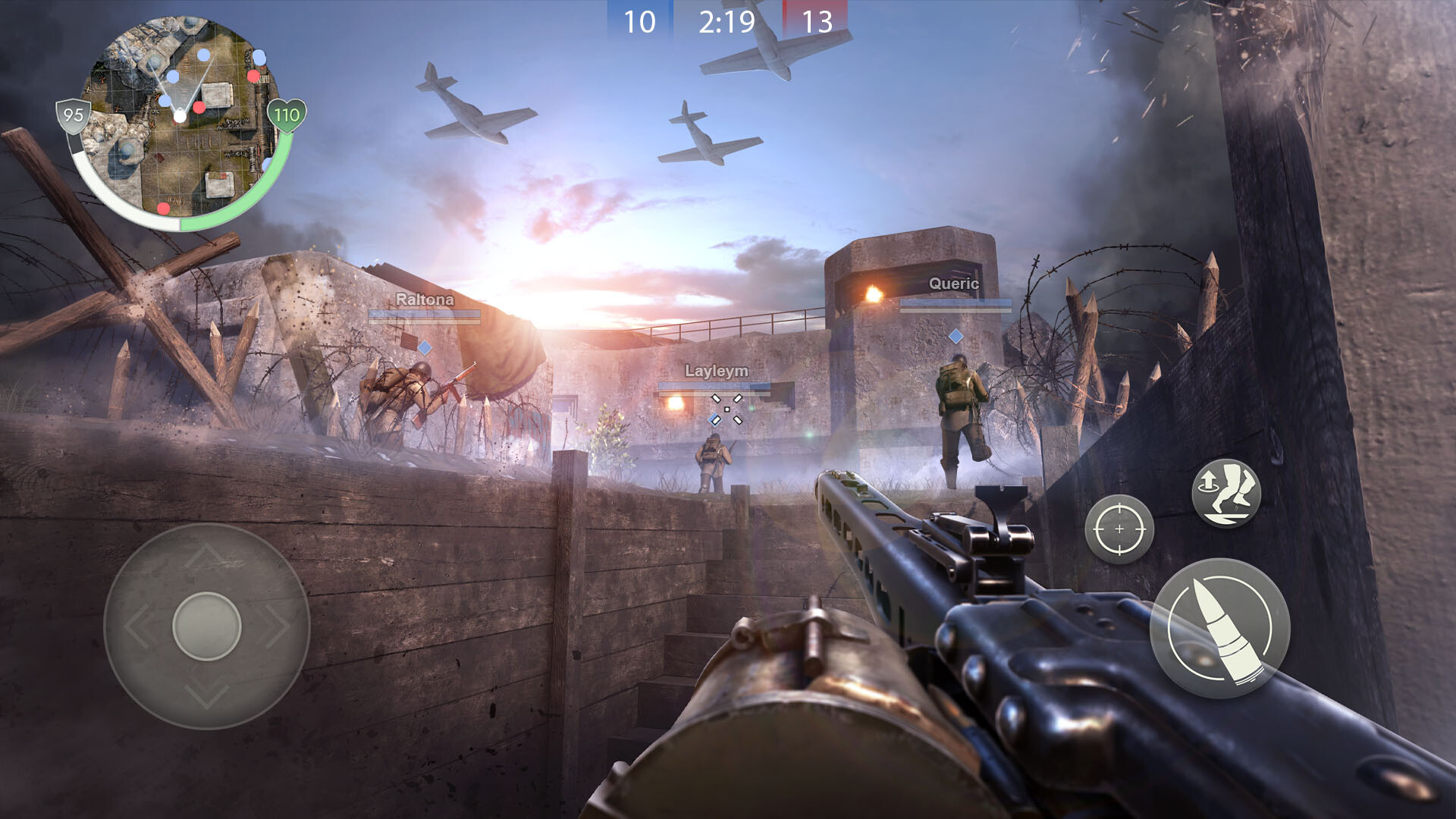Tap the armor shield icon showing 95
This screenshot has width=1456, height=819.
coord(73,115)
